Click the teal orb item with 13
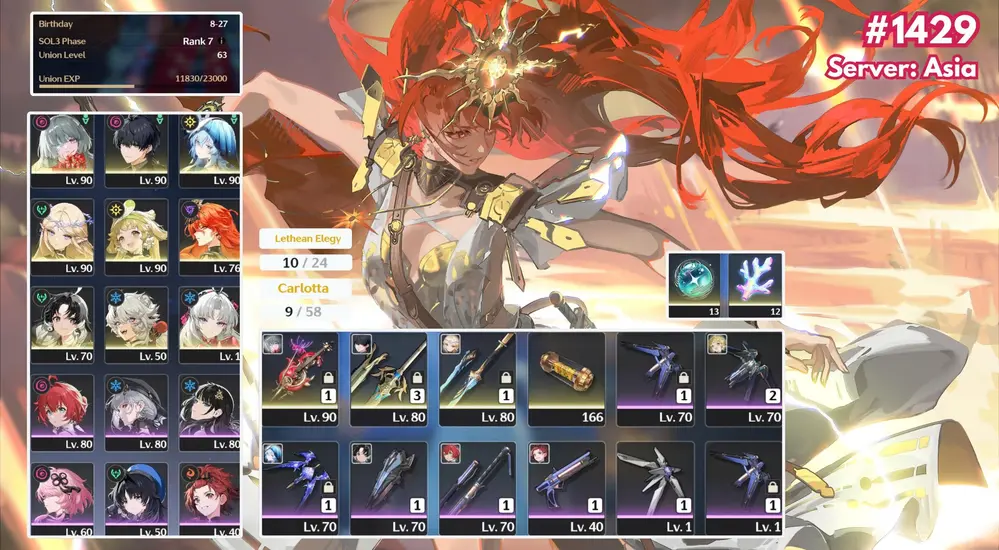This screenshot has width=999, height=550. (698, 284)
